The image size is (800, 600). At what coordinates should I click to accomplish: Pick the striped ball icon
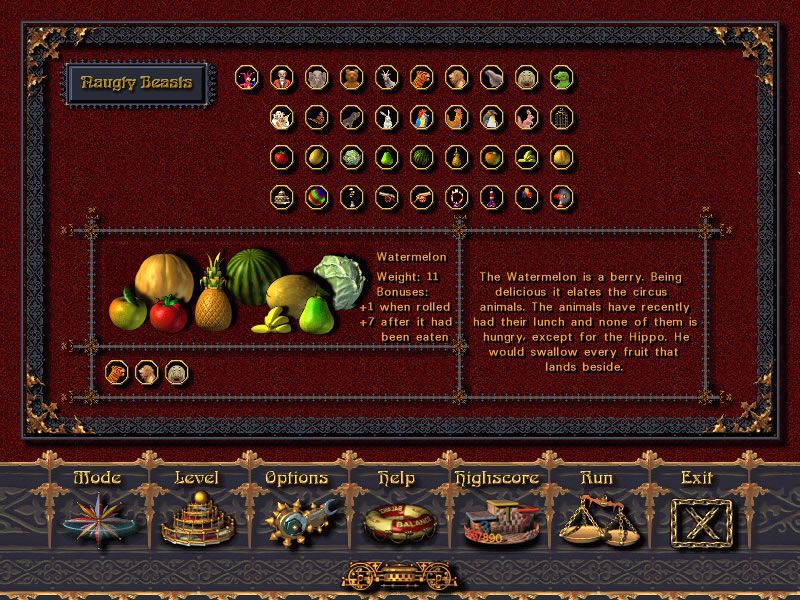[x=317, y=196]
